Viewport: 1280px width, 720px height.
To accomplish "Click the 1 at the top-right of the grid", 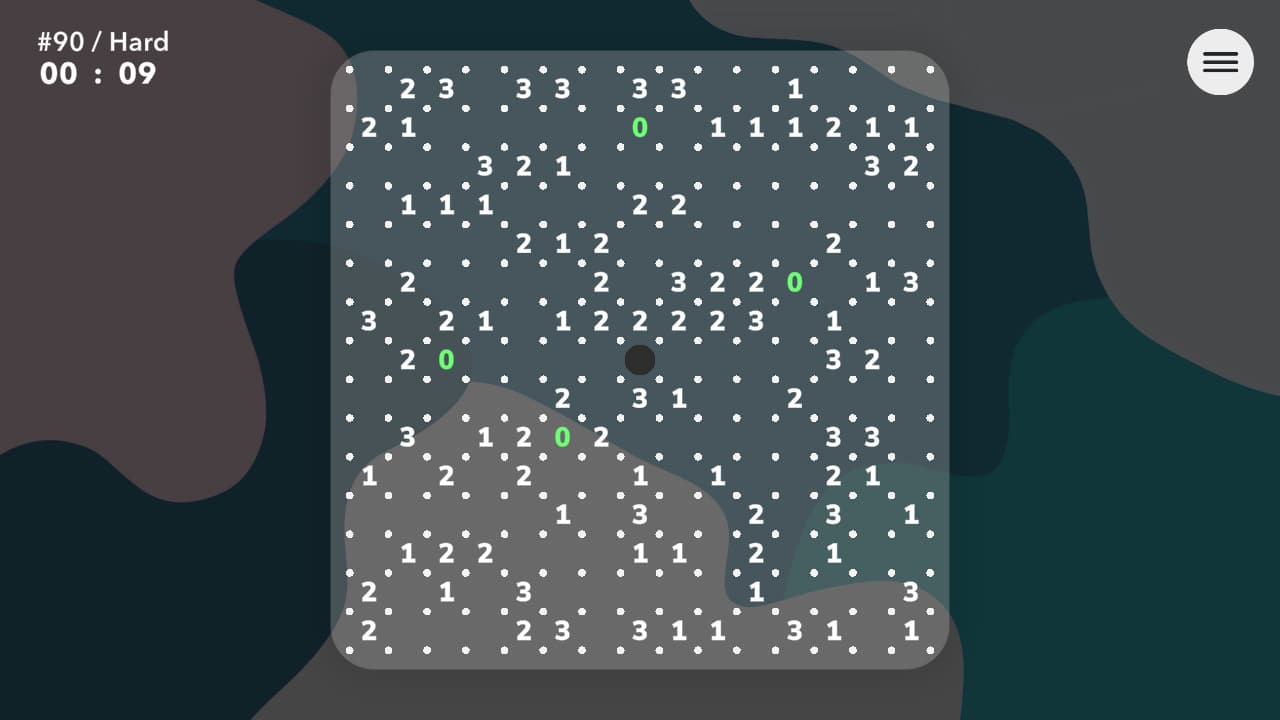I will 911,127.
